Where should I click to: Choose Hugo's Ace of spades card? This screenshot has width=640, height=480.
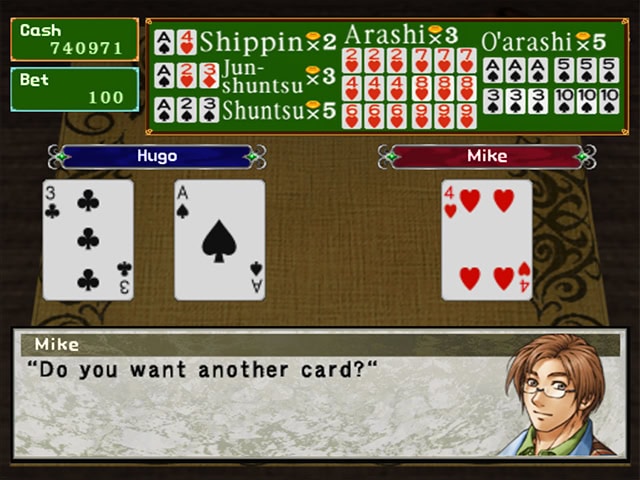(220, 240)
